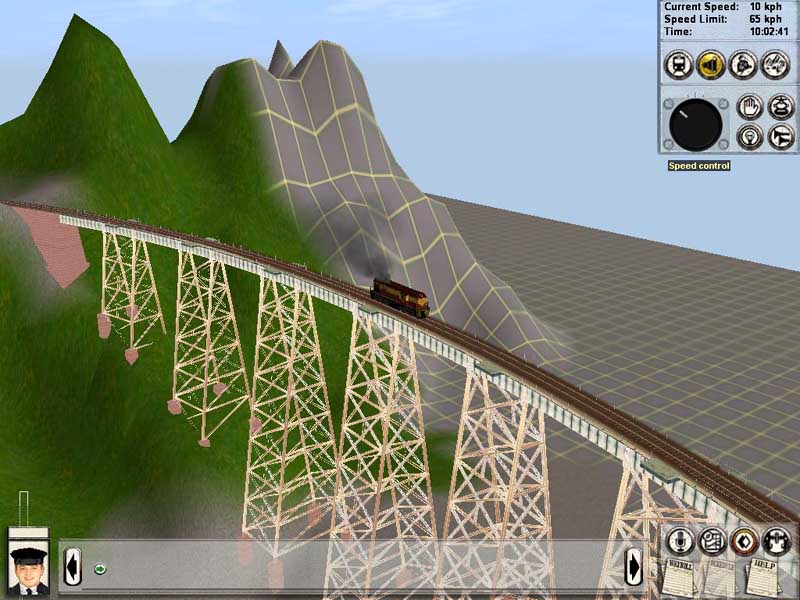Viewport: 800px width, 600px height.
Task: Click the right arrow on the bottom bar
Action: [x=634, y=567]
